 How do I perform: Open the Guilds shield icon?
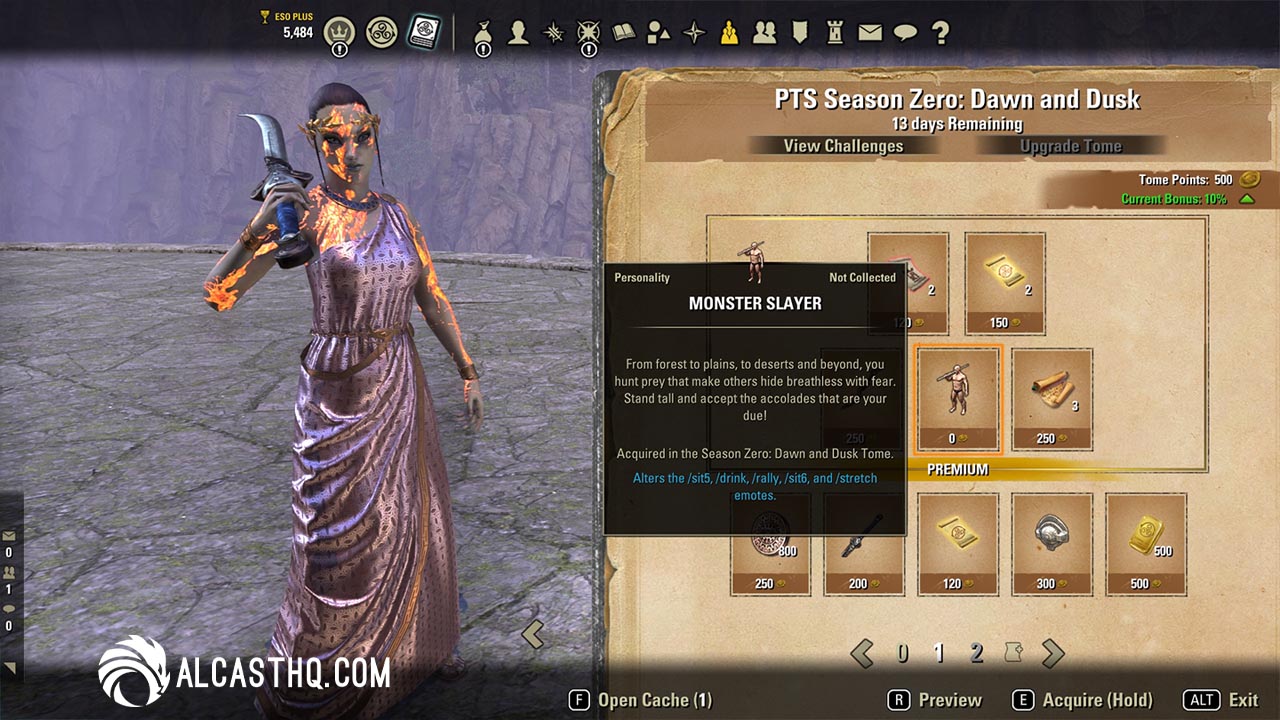point(800,32)
